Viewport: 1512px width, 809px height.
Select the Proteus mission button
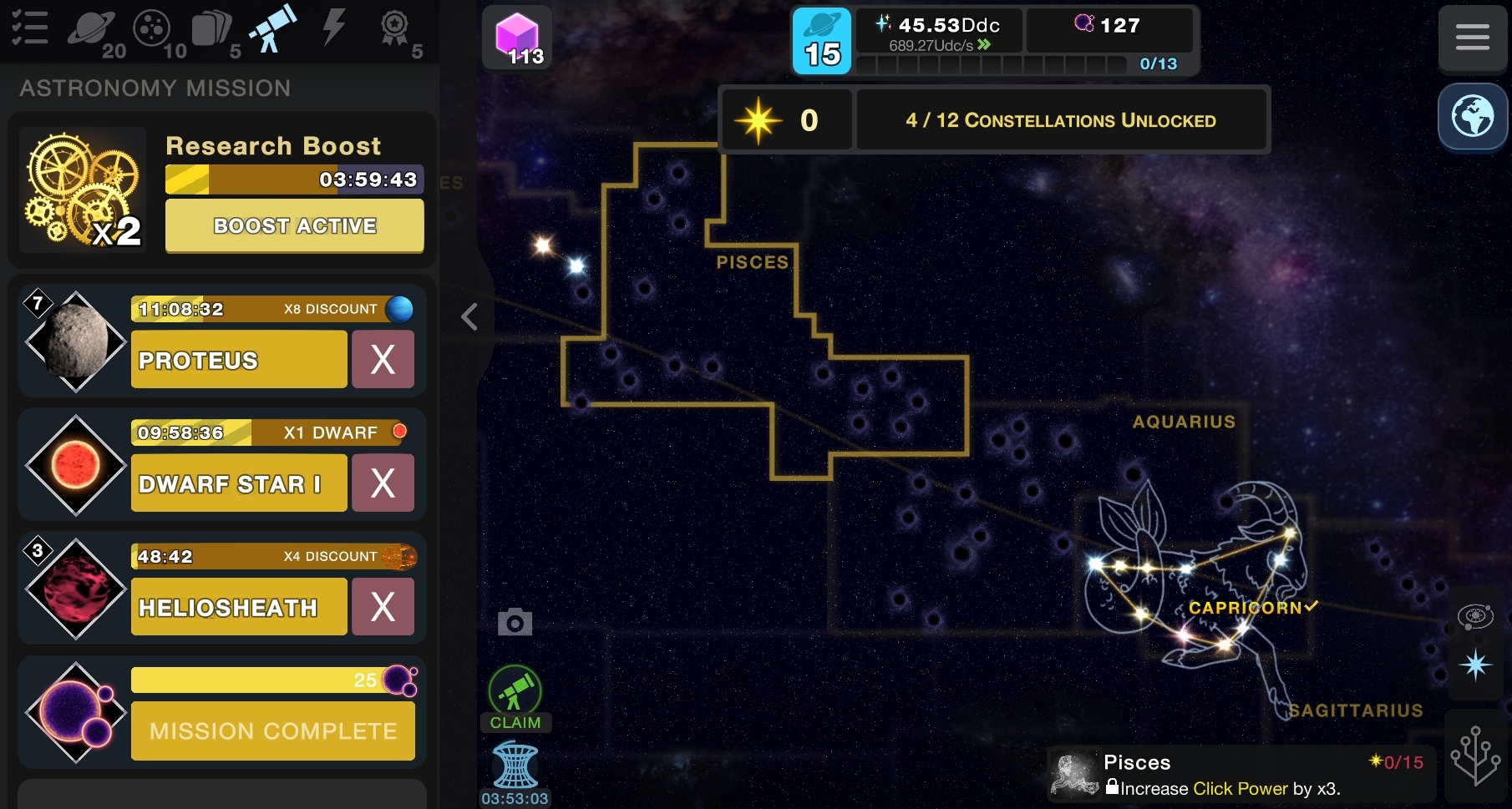coord(239,360)
